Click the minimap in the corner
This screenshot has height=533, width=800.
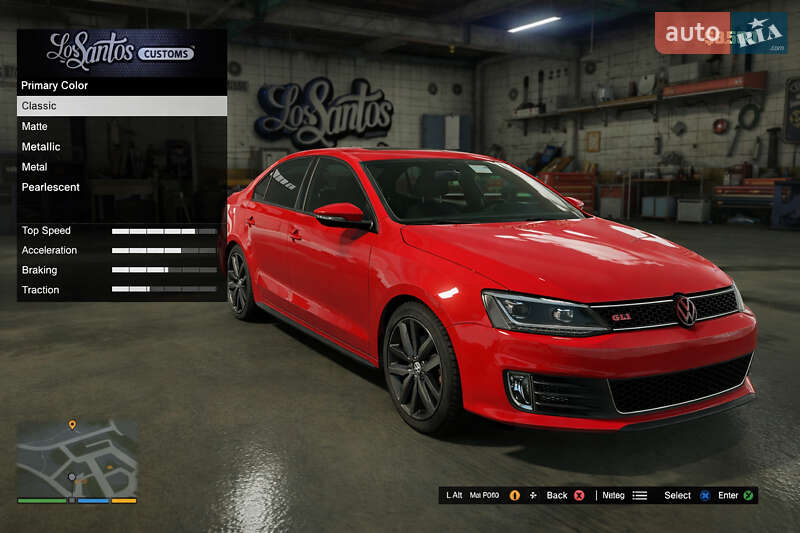[76, 456]
